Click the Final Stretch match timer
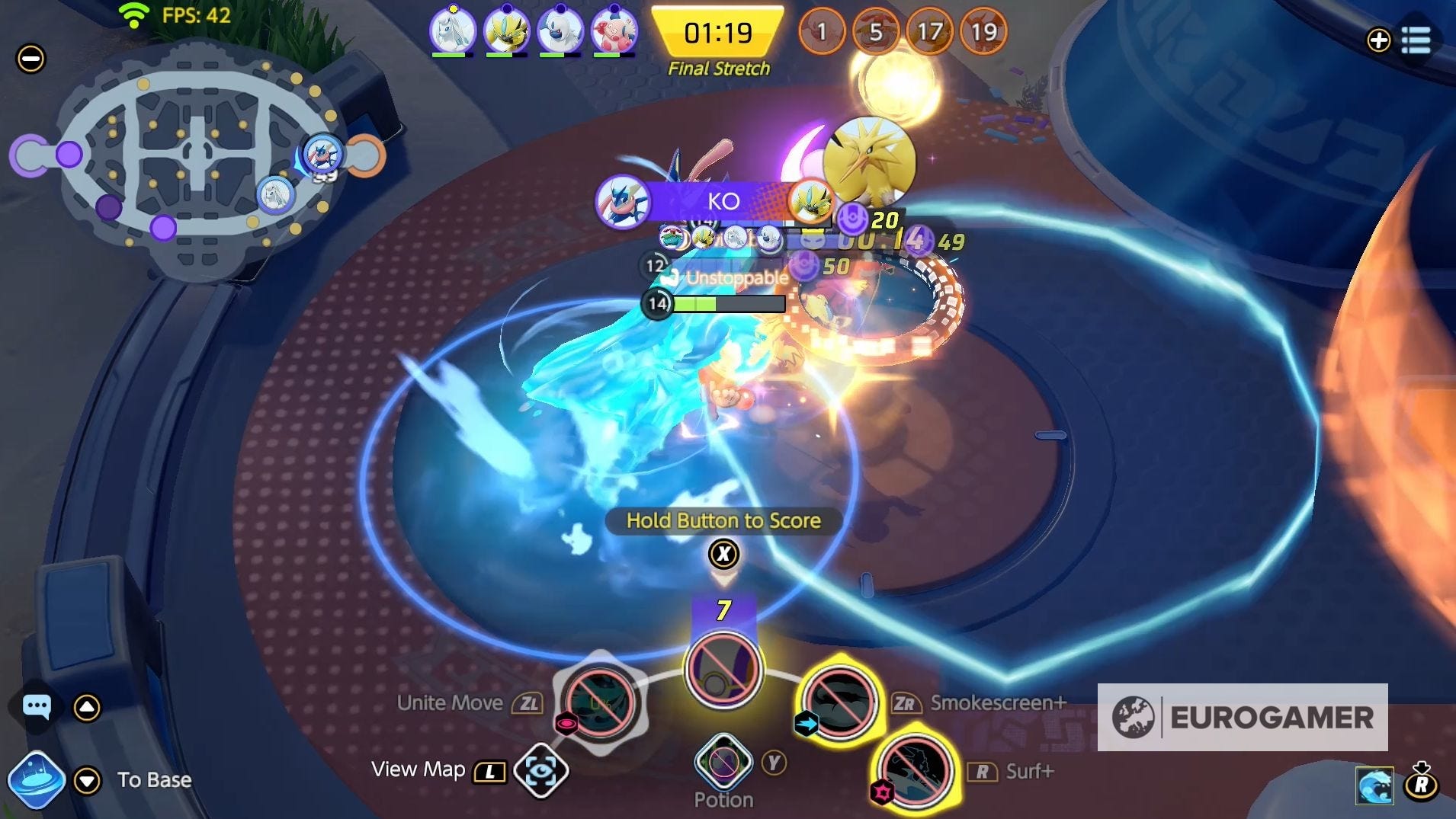1456x819 pixels. 717,34
